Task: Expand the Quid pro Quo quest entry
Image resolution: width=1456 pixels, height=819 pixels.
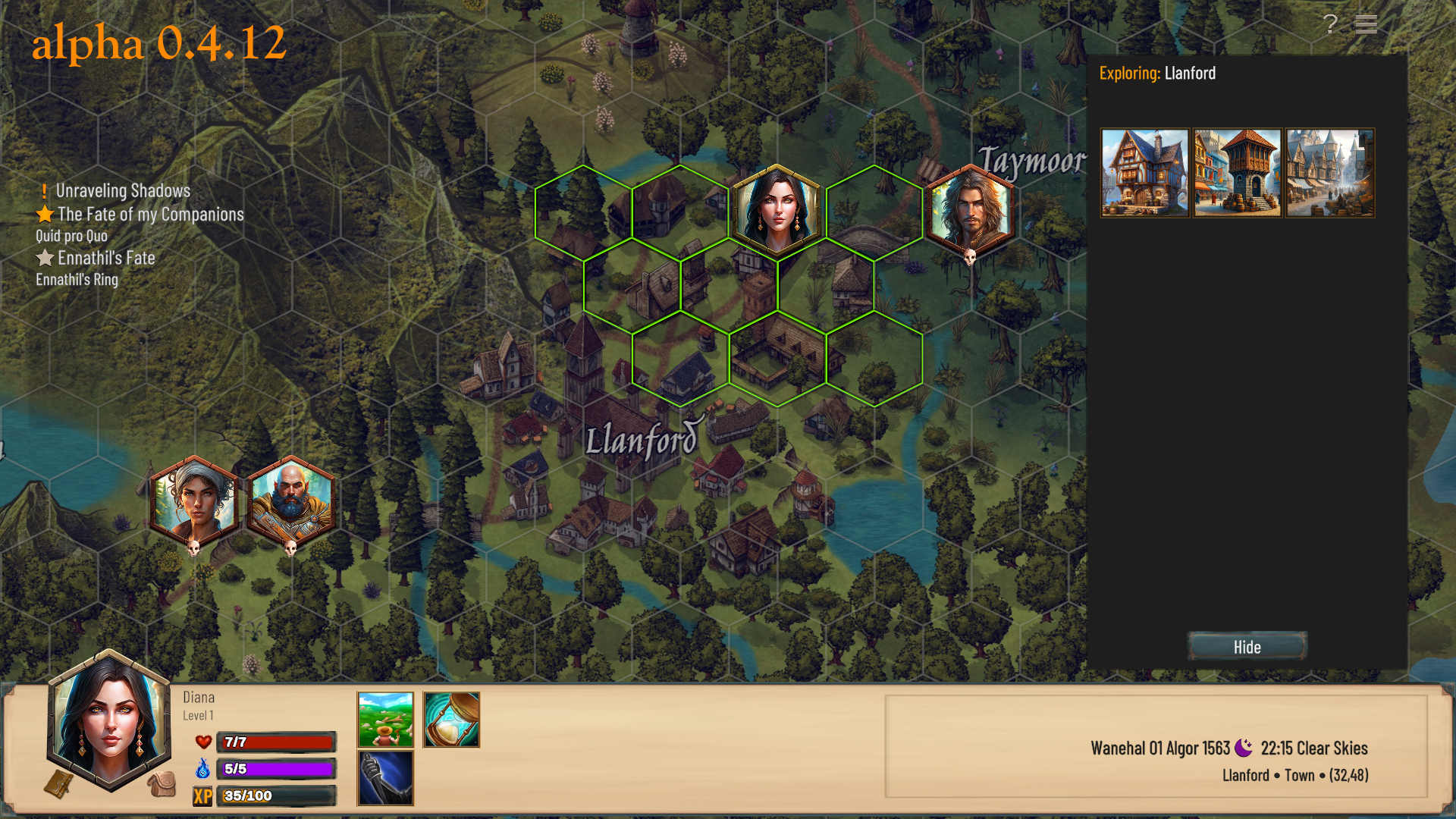Action: point(71,236)
